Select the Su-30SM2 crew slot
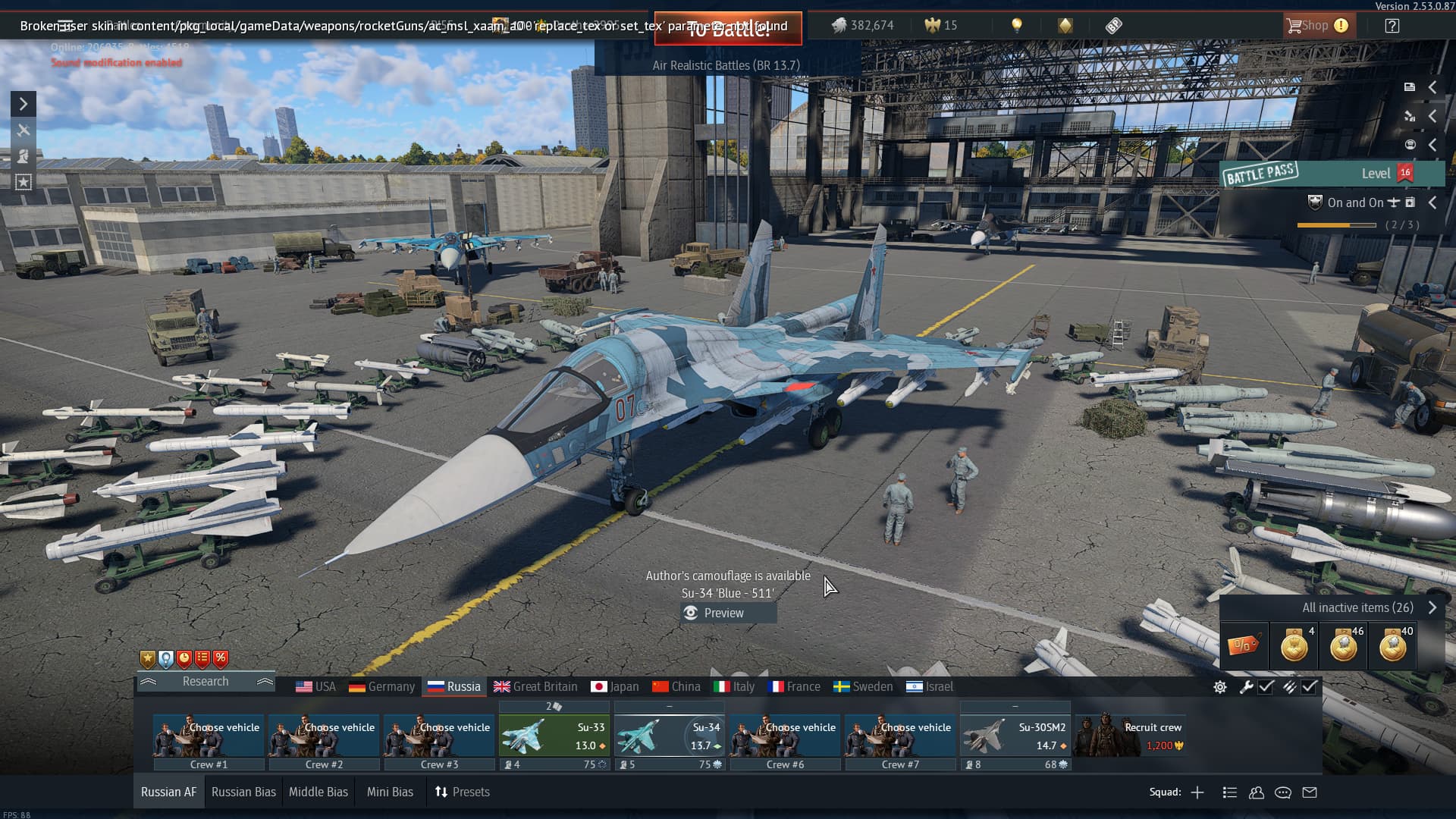The width and height of the screenshot is (1456, 819). (x=1015, y=737)
